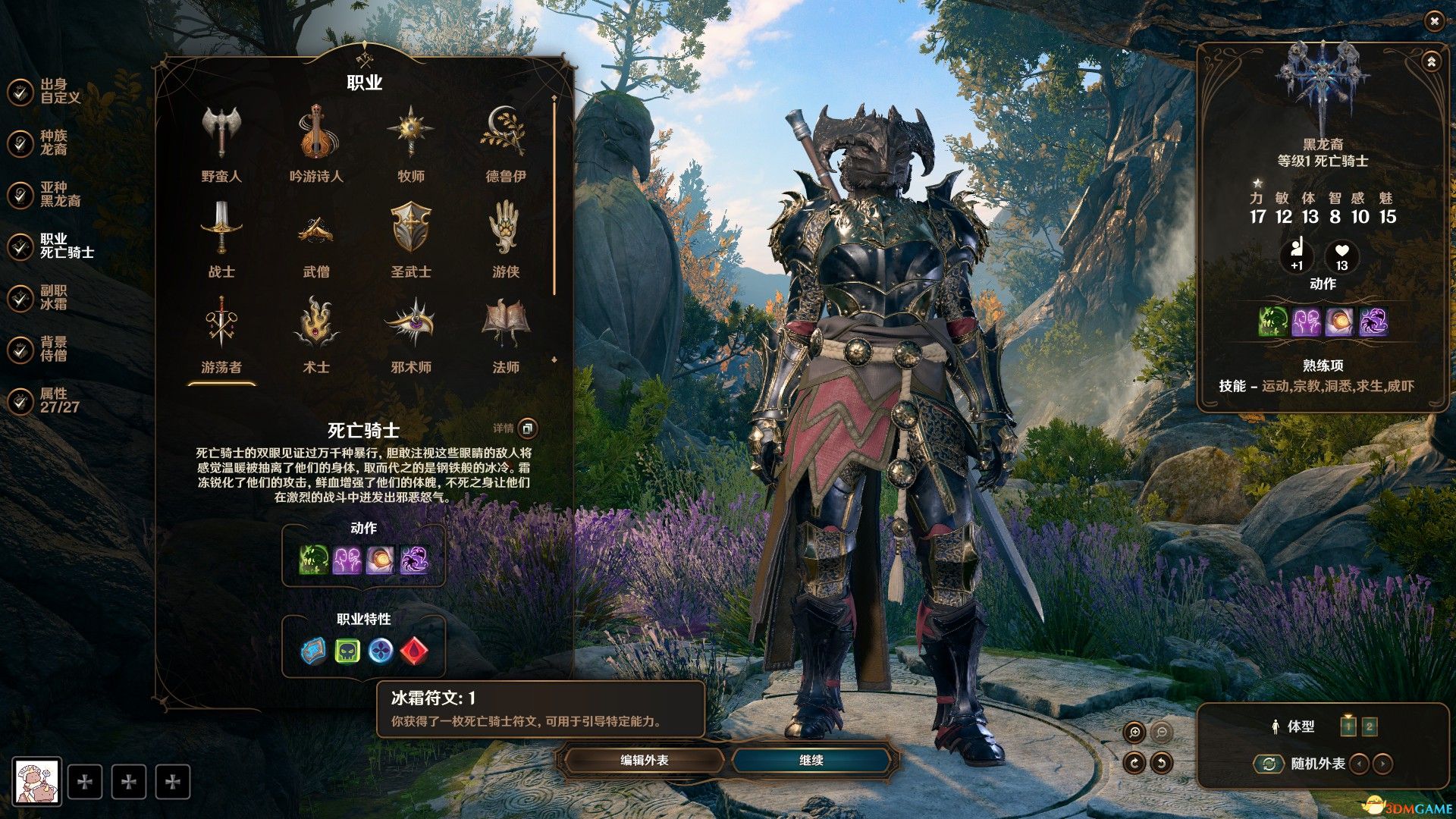Open the green skull class feature icon
The width and height of the screenshot is (1456, 819).
tap(347, 649)
